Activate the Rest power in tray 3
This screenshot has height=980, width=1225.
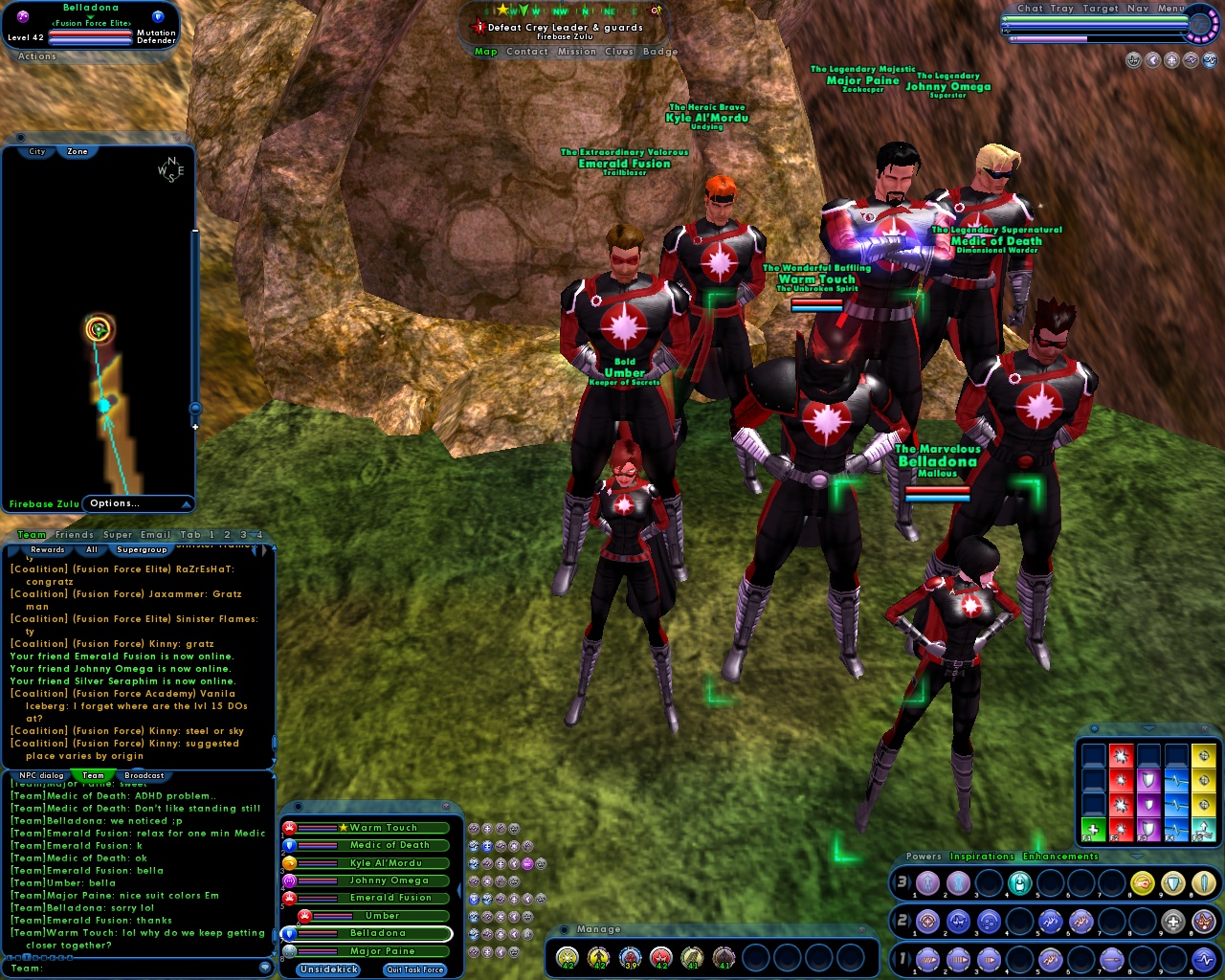1020,882
